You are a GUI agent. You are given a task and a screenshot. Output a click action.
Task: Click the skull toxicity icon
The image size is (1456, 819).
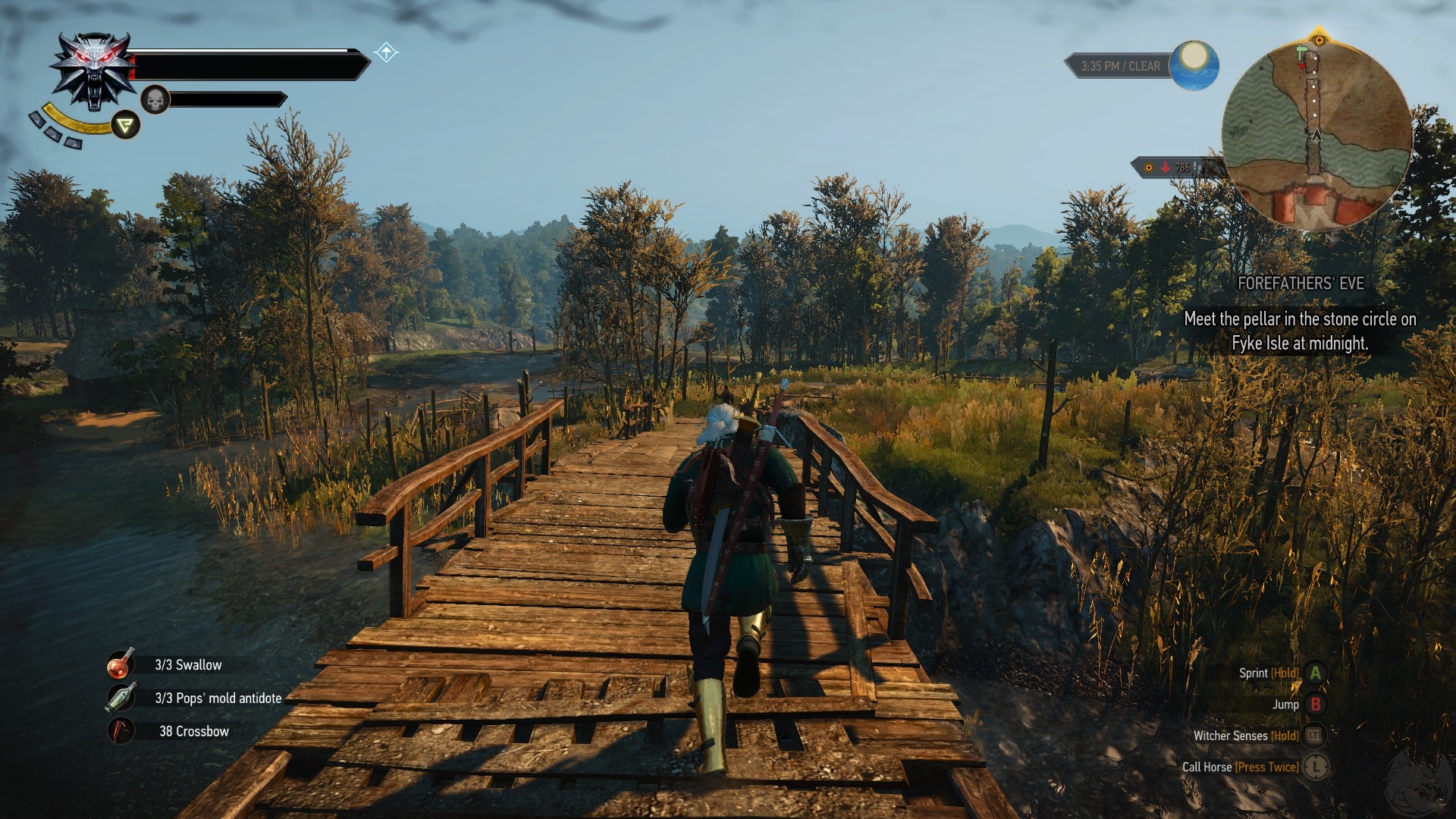[155, 99]
